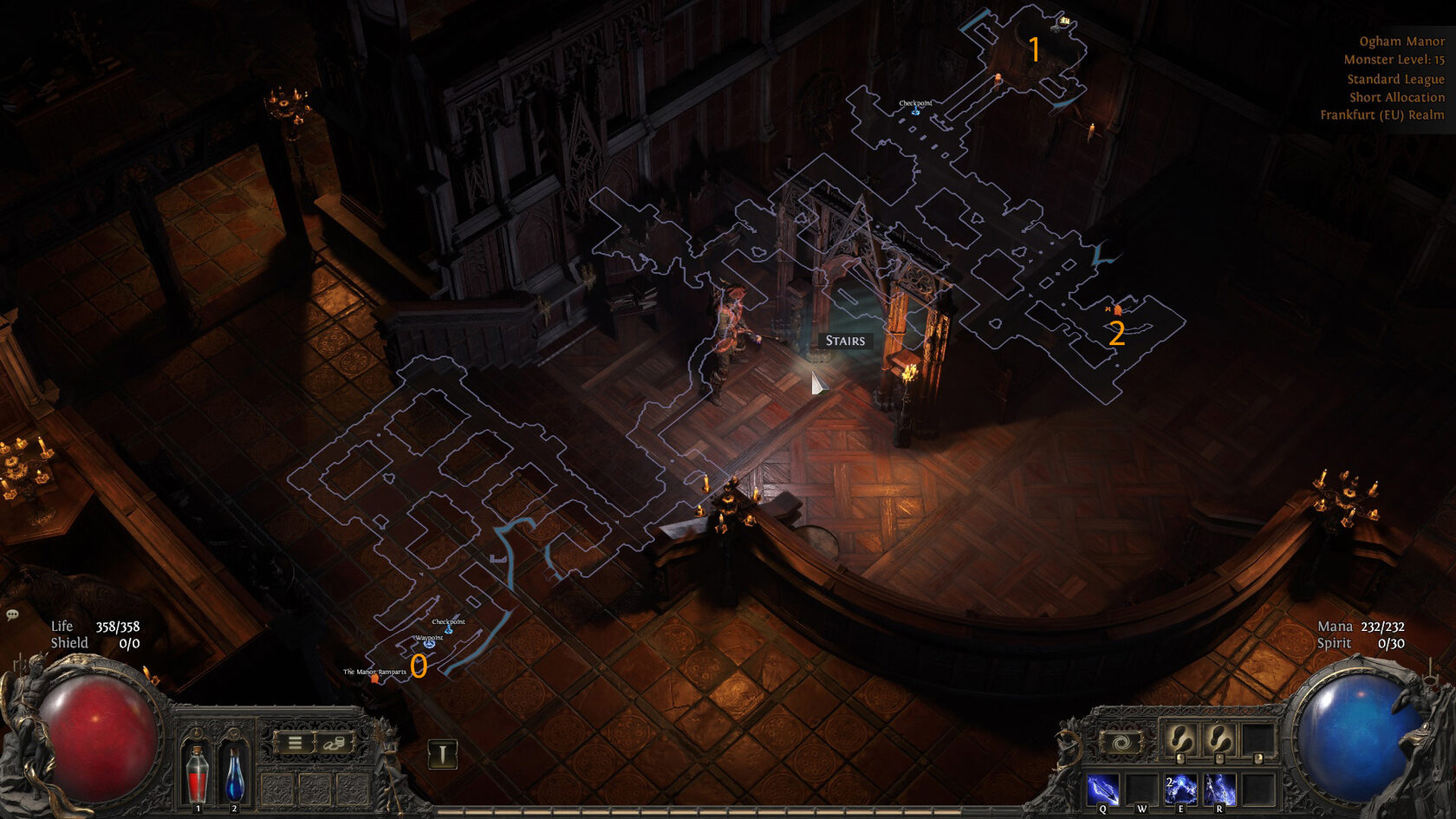The width and height of the screenshot is (1456, 819).
Task: Open the coin stack shop button
Action: pyautogui.click(x=334, y=743)
